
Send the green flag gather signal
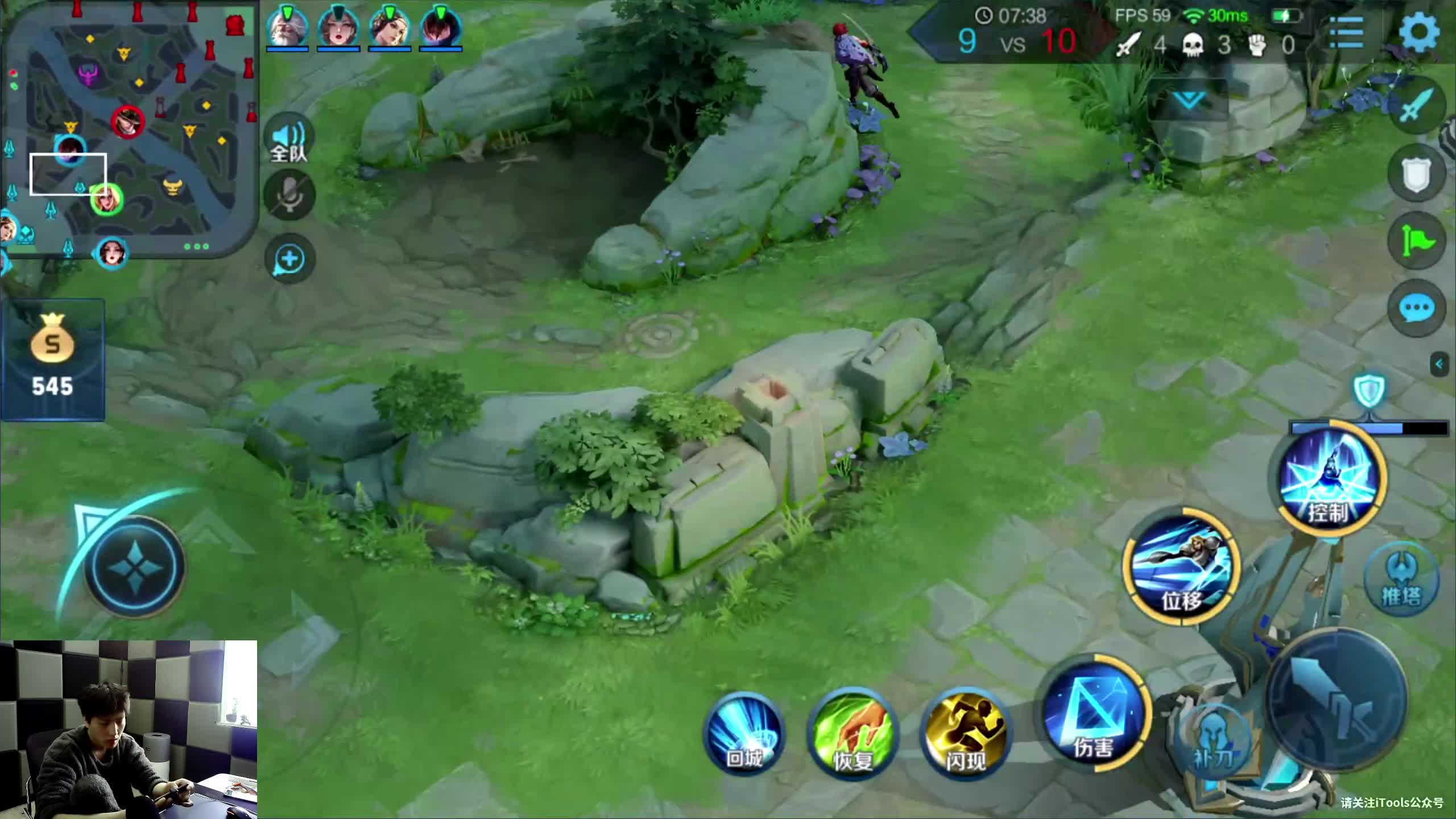tap(1416, 241)
